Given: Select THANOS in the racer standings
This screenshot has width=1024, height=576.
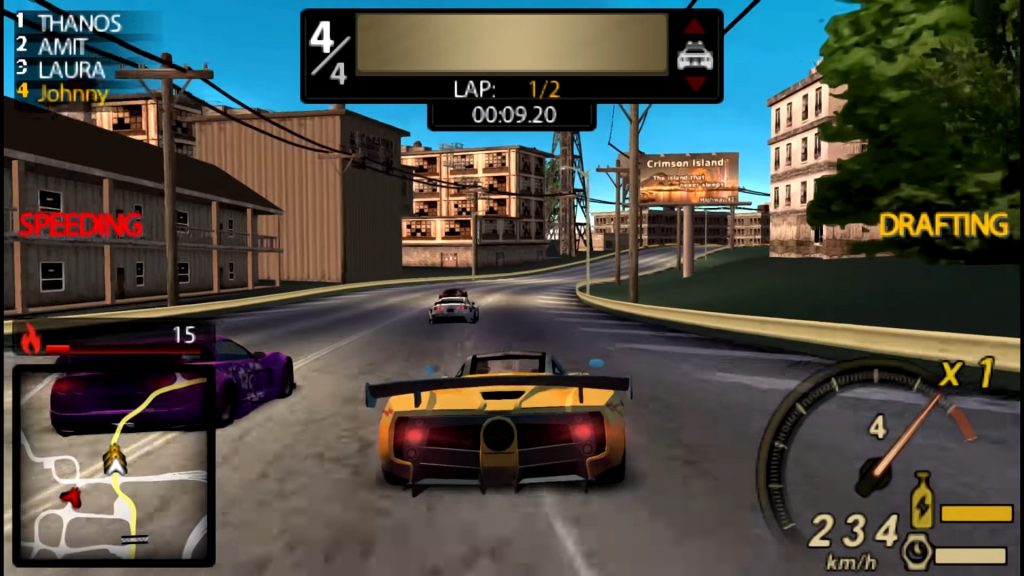Looking at the screenshot, I should point(79,23).
